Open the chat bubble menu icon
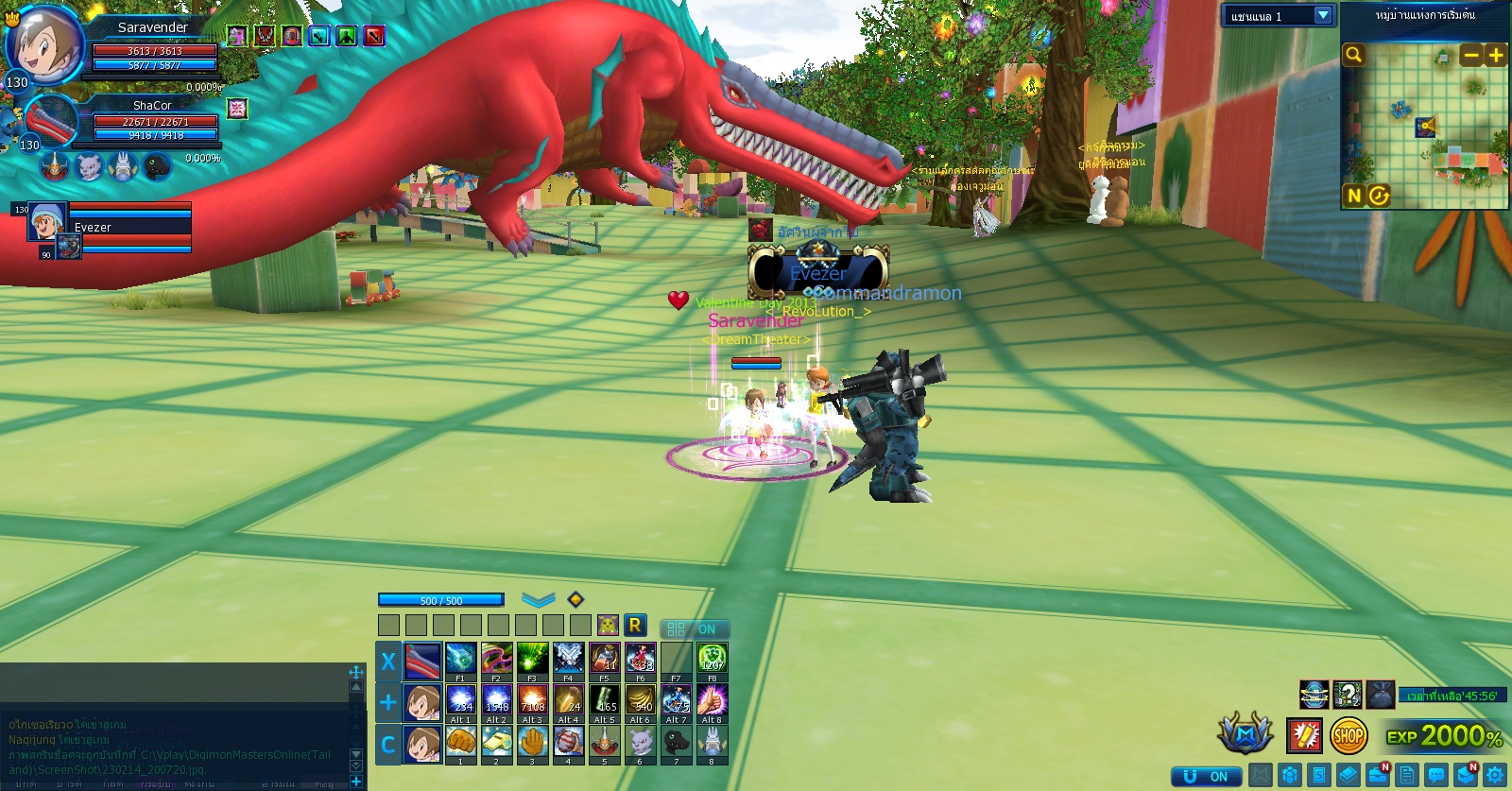 tap(1436, 776)
